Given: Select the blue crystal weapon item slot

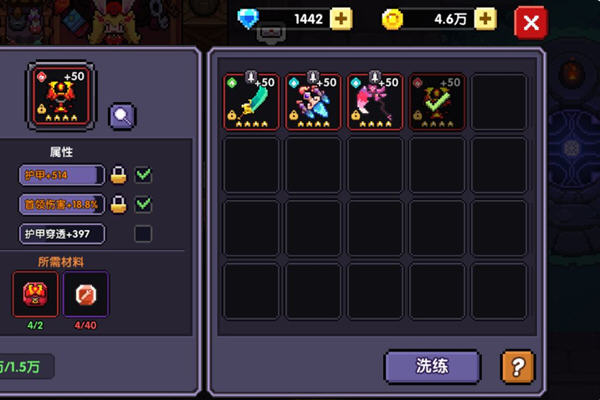Looking at the screenshot, I should 313,101.
